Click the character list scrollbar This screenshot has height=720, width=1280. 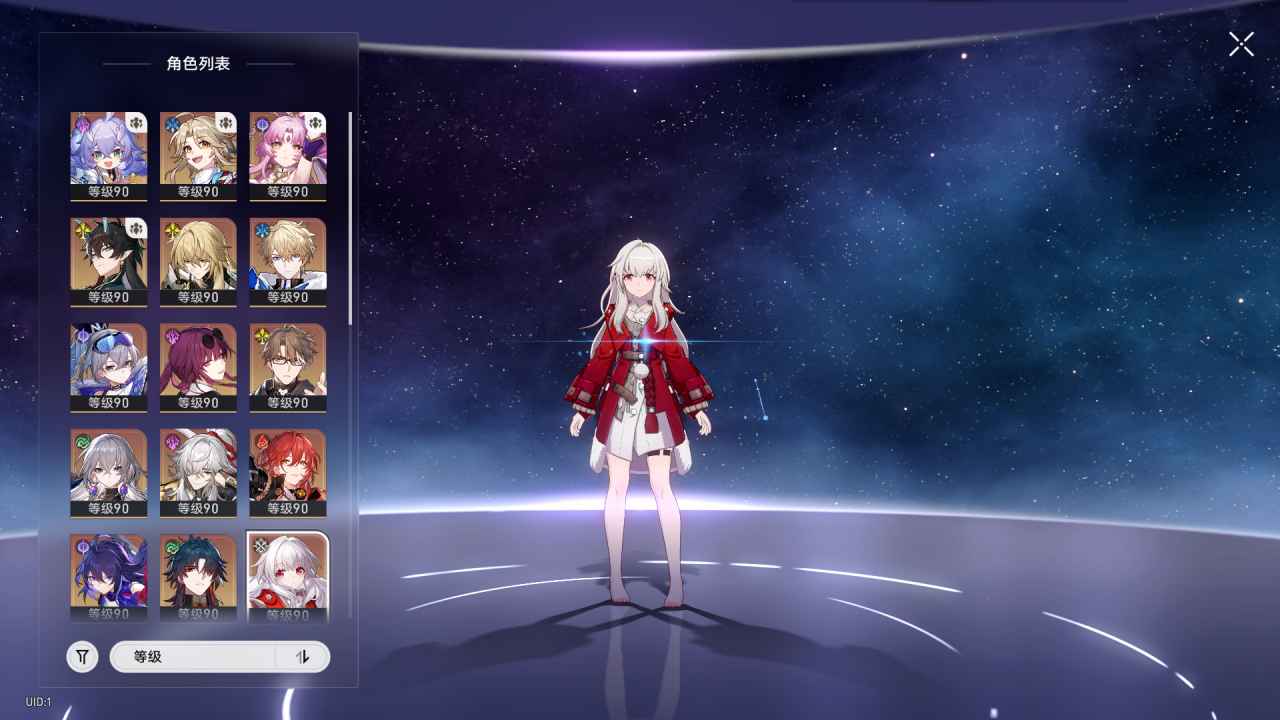coord(350,218)
